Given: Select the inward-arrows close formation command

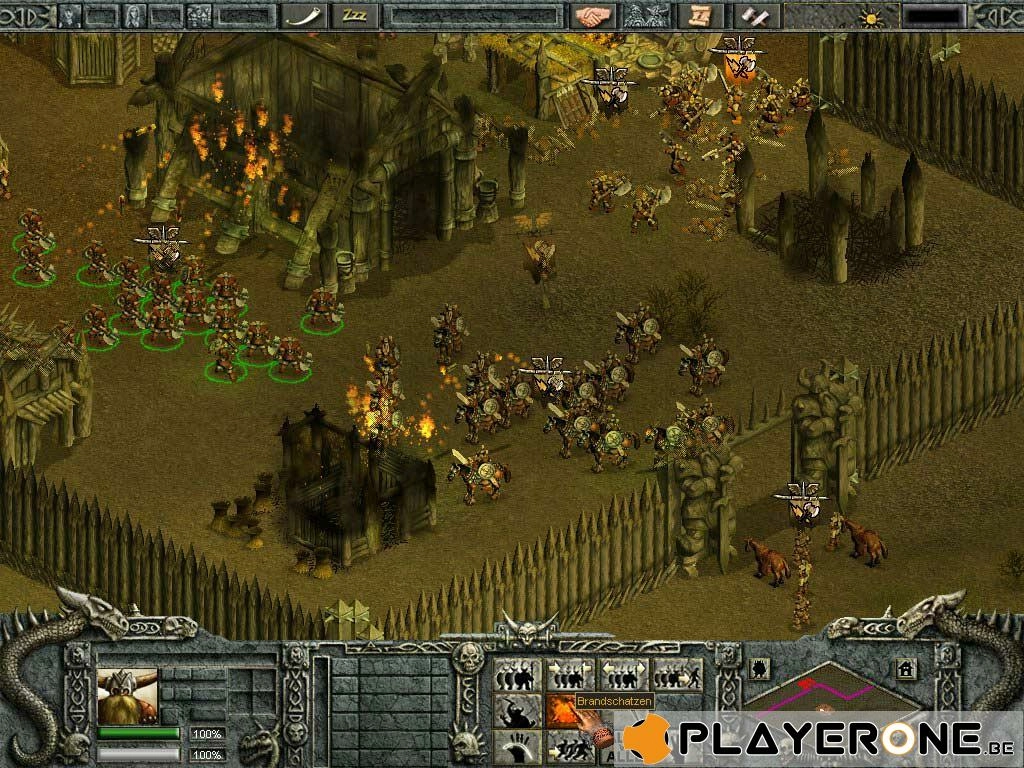Looking at the screenshot, I should coord(570,675).
